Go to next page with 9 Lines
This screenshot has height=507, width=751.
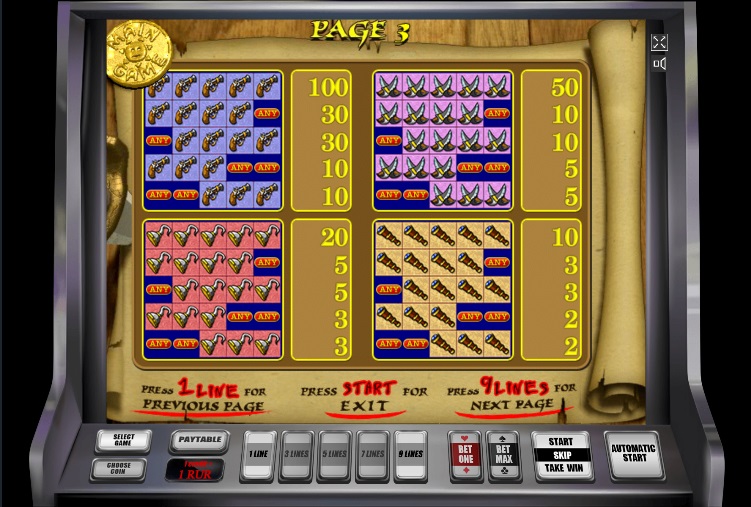410,453
